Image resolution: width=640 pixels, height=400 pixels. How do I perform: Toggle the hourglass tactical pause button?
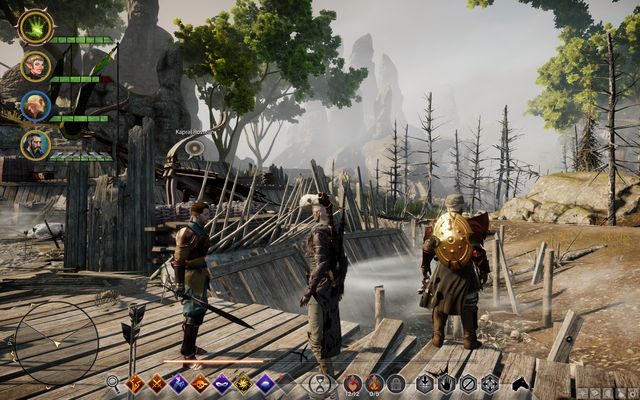click(x=319, y=383)
